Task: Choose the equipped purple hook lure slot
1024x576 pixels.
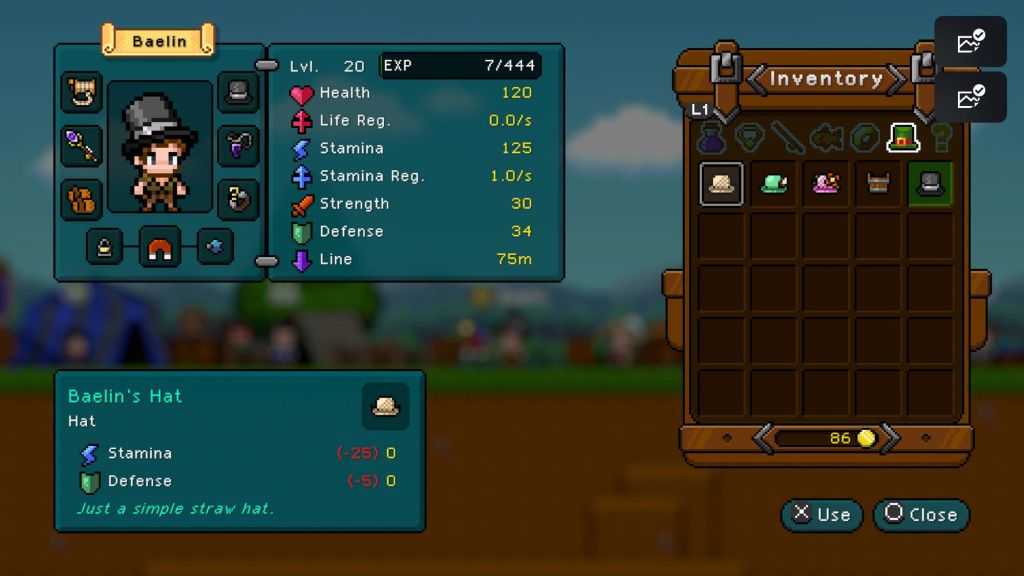Action: click(238, 146)
